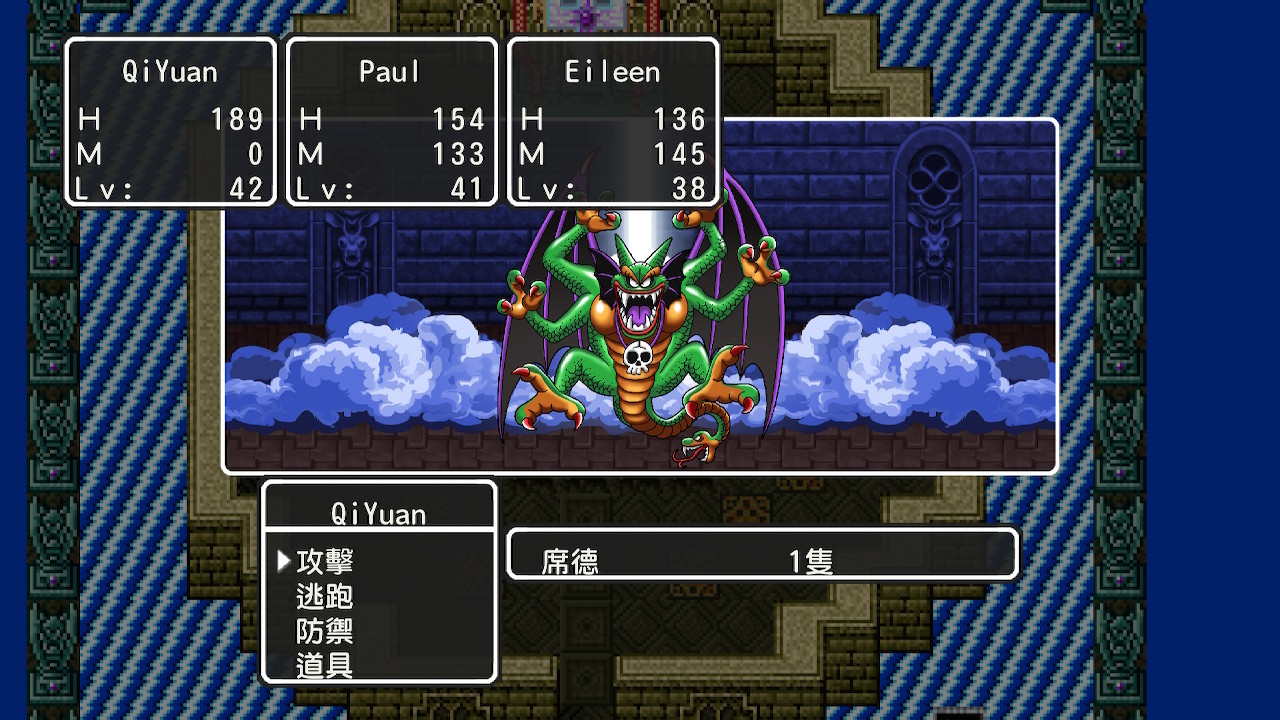Target the enemy 席德 in the list
This screenshot has width=1280, height=720.
[571, 561]
